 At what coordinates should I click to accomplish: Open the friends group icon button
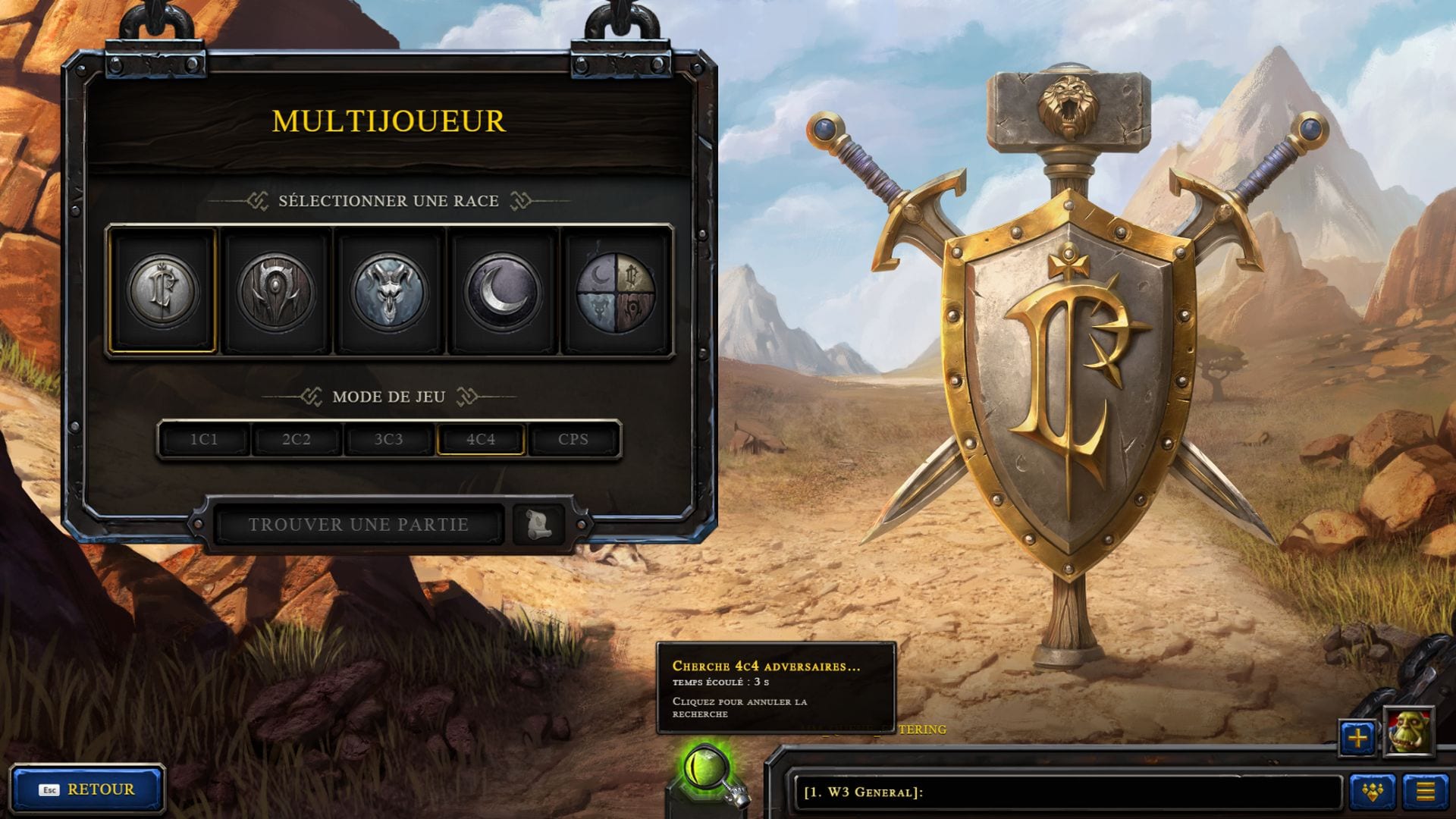1373,792
